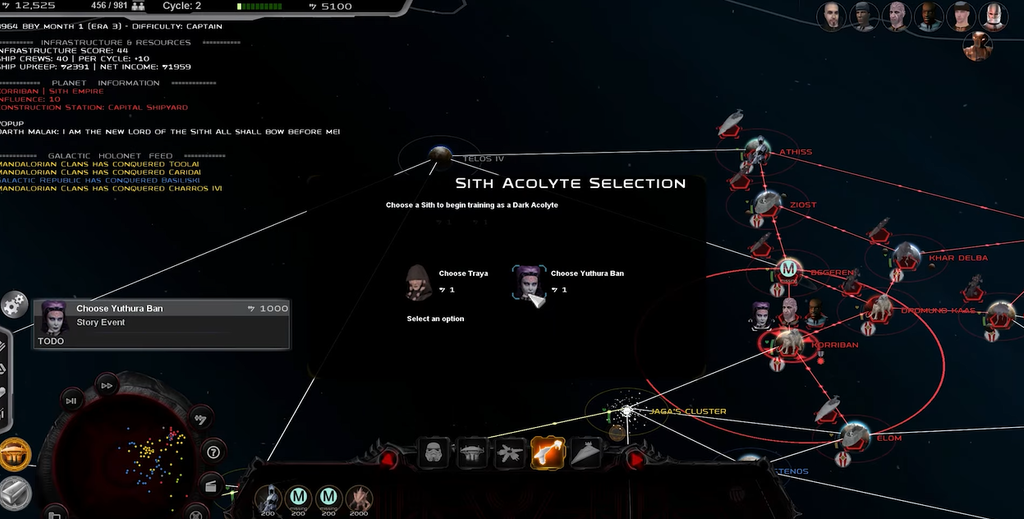Image resolution: width=1024 pixels, height=519 pixels.
Task: Switch to the space station build tab
Action: coord(472,453)
